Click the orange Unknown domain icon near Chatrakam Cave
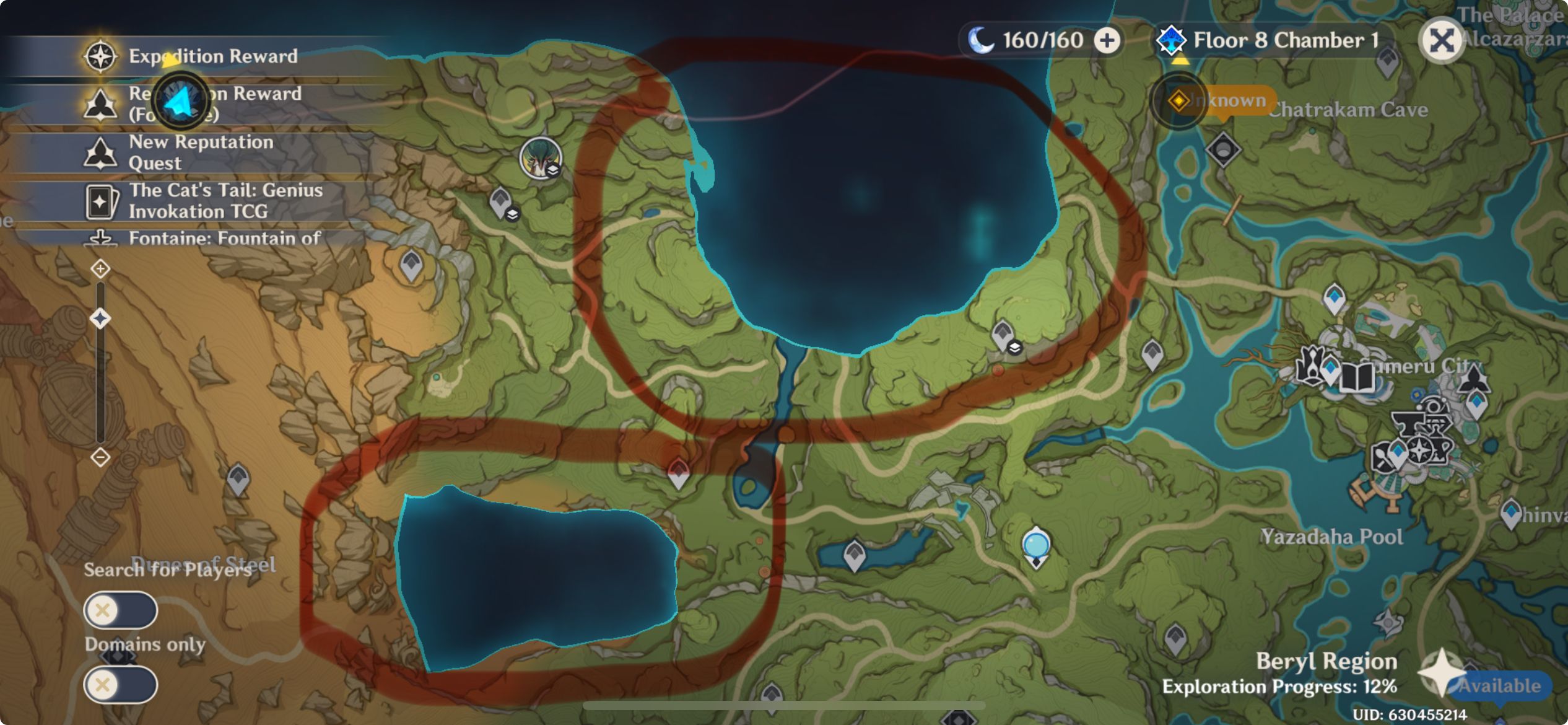This screenshot has width=1568, height=725. click(x=1180, y=101)
